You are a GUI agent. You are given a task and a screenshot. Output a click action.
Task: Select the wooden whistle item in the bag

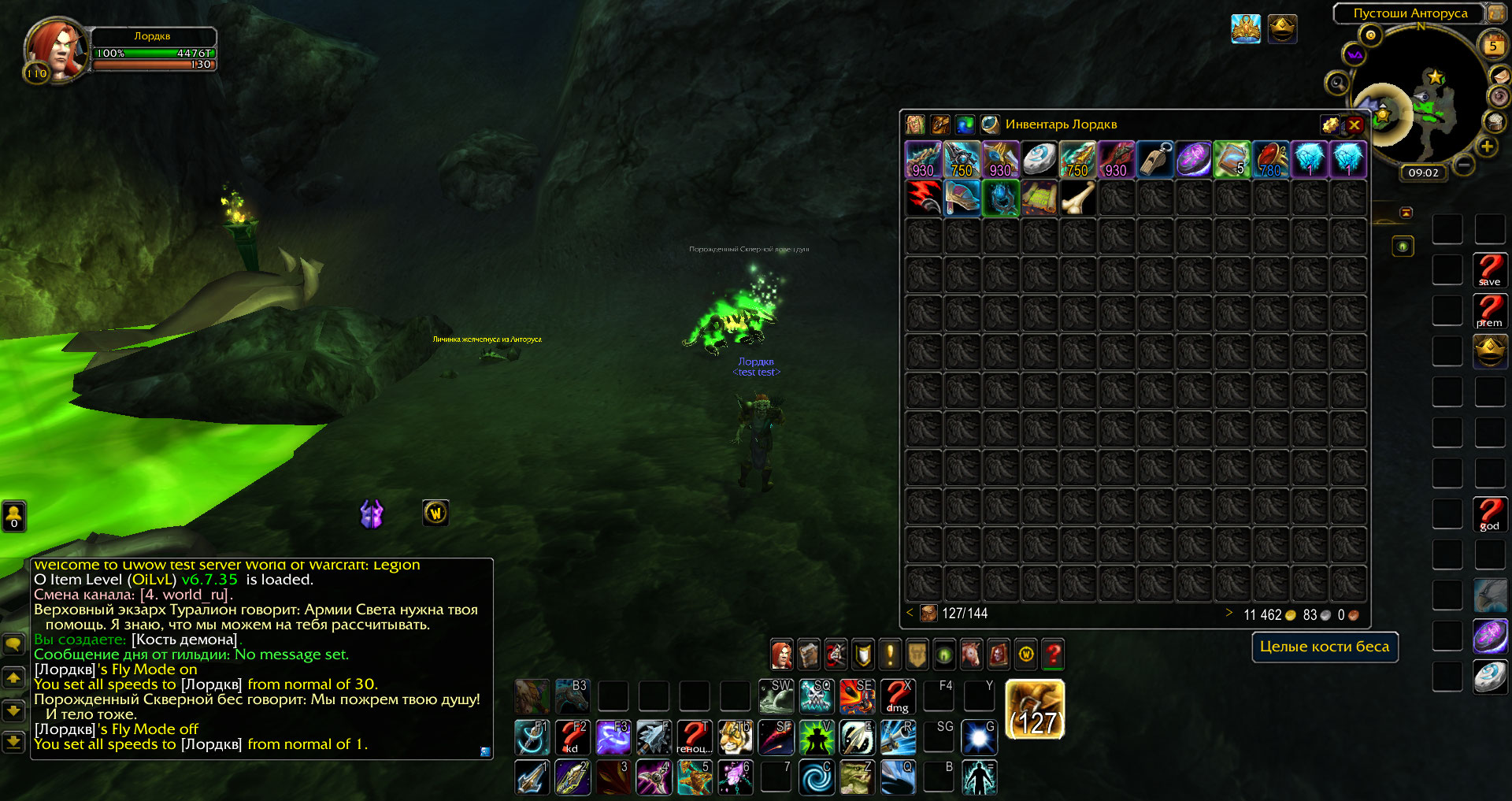point(1154,159)
